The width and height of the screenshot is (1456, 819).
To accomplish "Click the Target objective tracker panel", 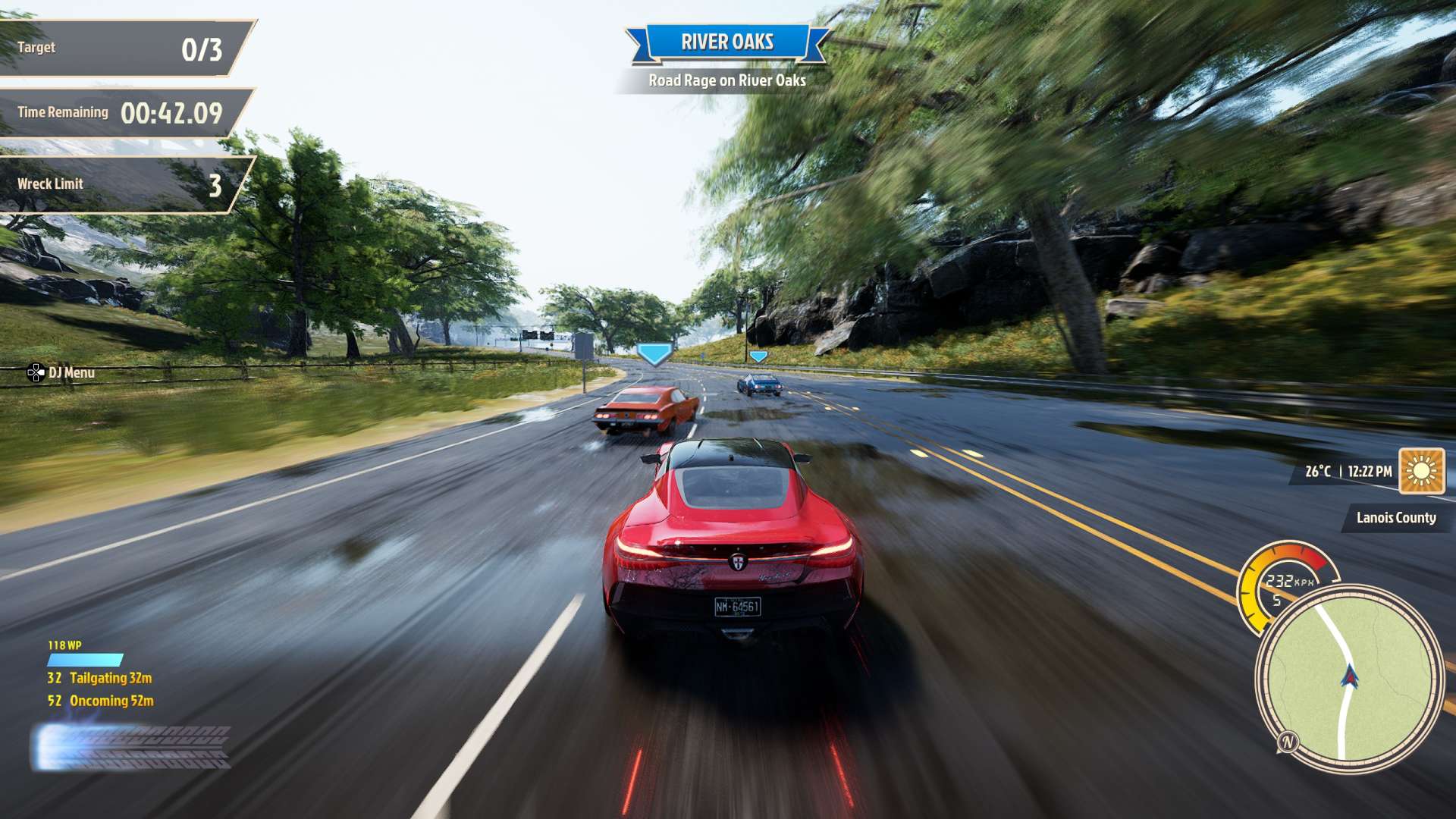I will (121, 49).
